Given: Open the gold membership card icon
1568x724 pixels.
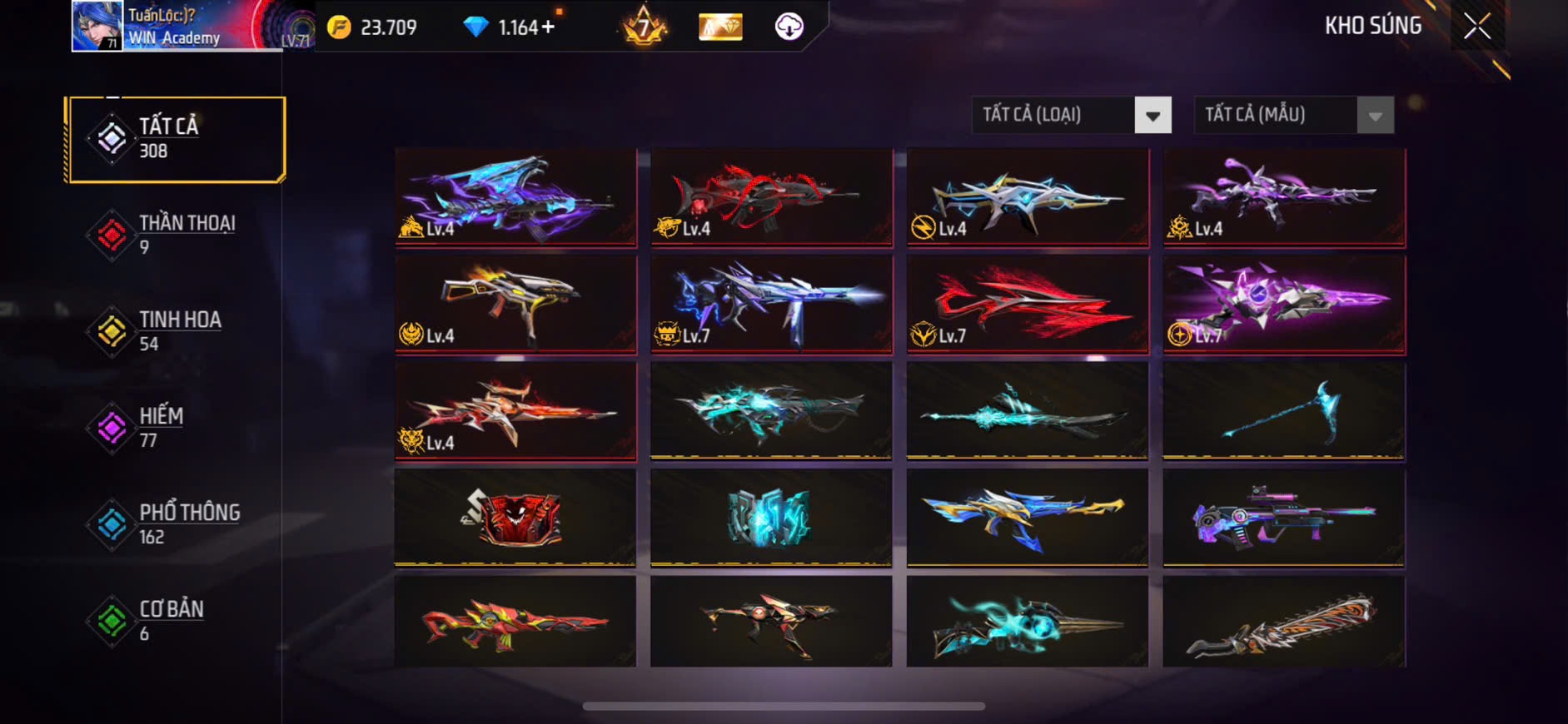Looking at the screenshot, I should [720, 27].
